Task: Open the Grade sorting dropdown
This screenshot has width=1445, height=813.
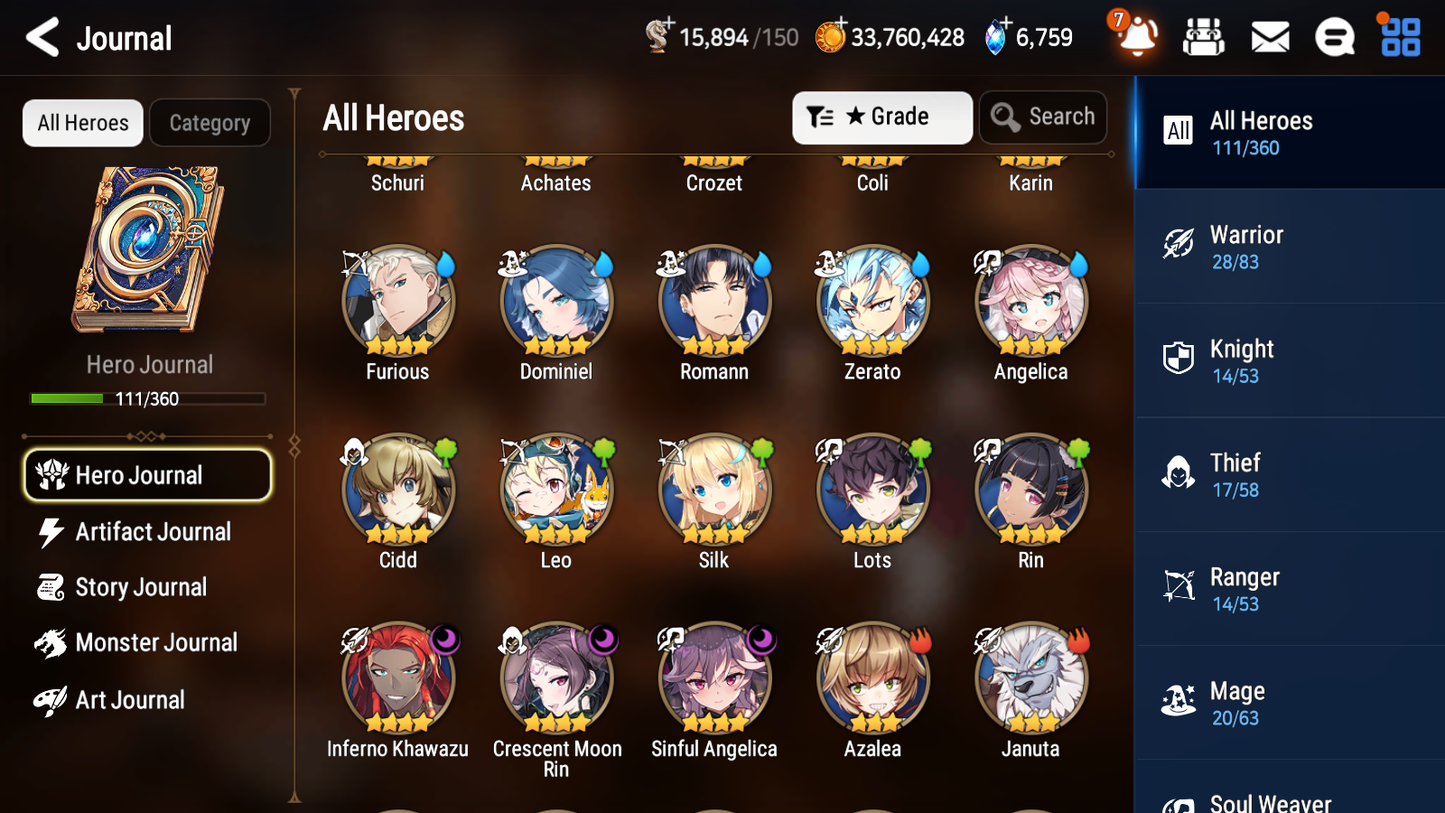Action: coord(882,117)
